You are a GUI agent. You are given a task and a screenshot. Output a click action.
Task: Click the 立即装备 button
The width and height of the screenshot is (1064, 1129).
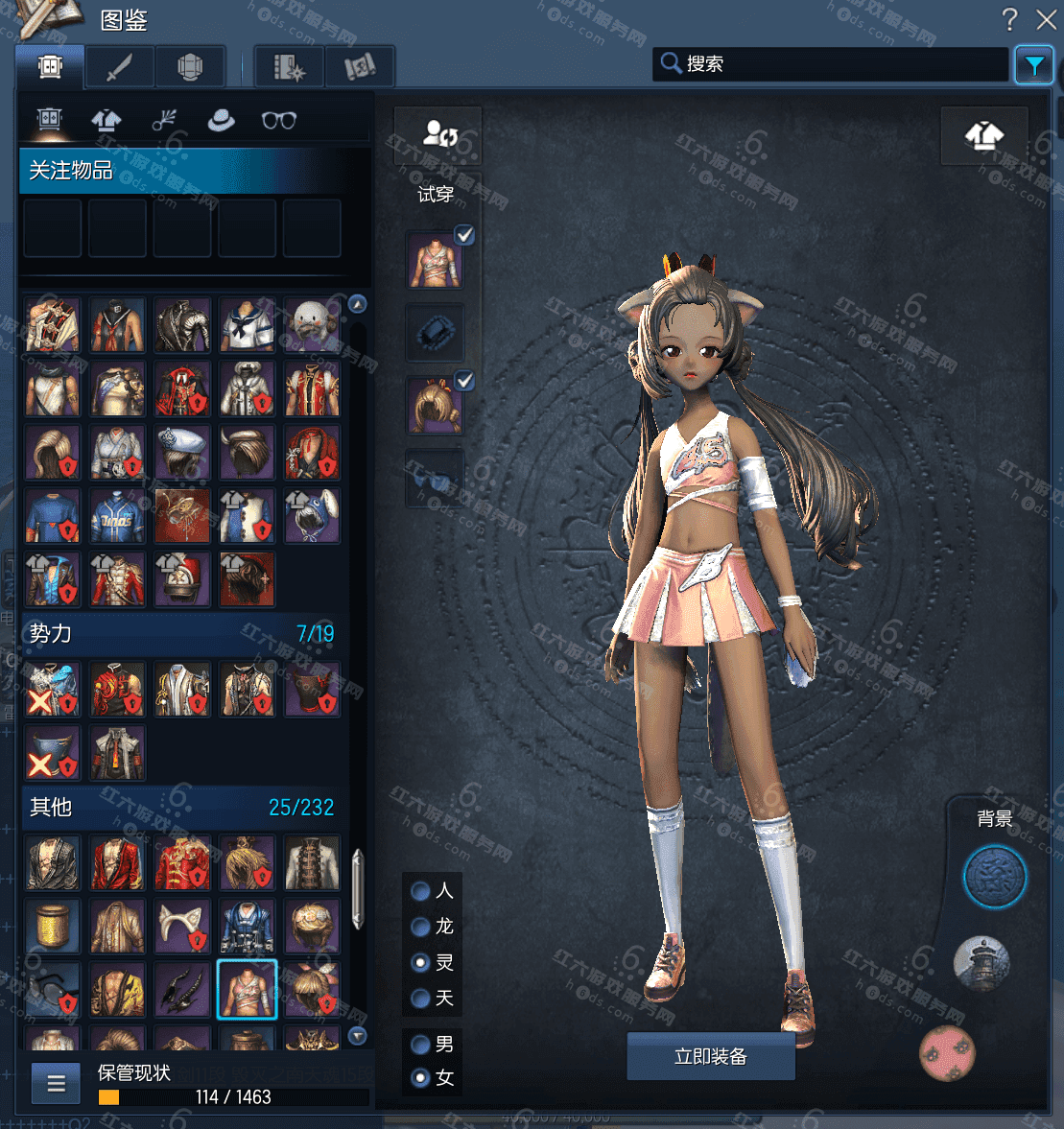[x=710, y=1056]
